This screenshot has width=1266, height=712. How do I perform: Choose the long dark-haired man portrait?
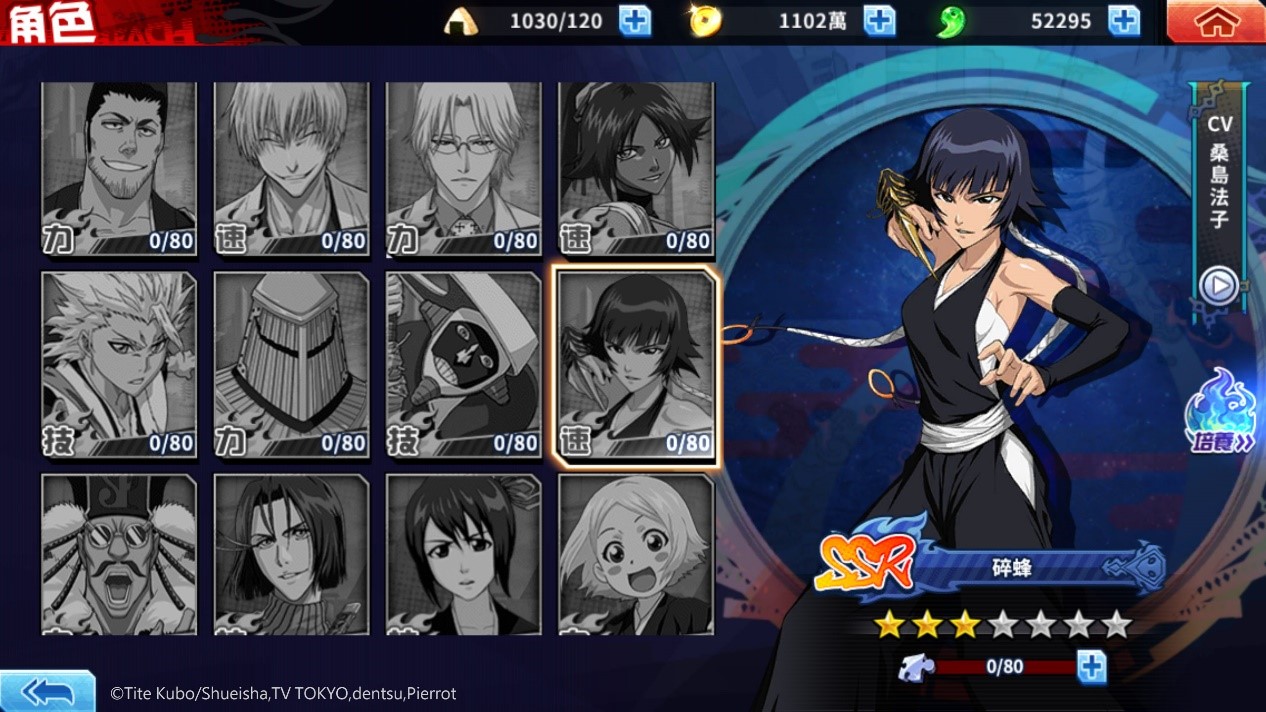coord(291,554)
